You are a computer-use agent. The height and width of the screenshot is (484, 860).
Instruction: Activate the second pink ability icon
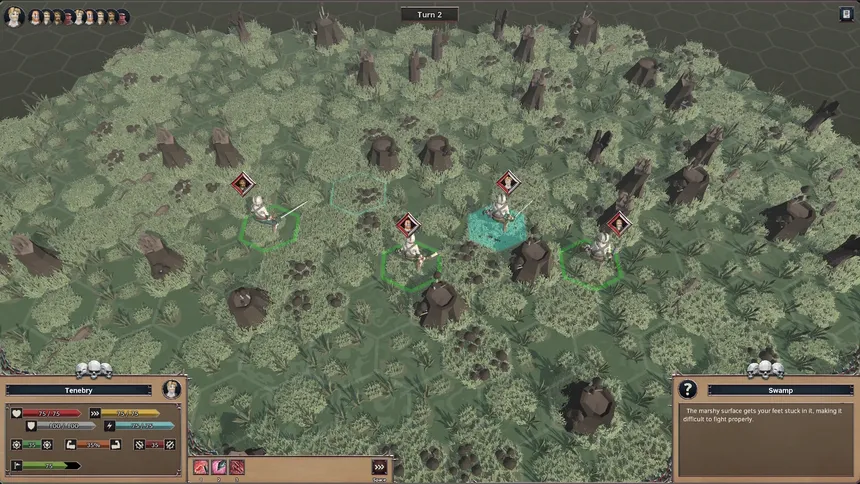coord(219,467)
